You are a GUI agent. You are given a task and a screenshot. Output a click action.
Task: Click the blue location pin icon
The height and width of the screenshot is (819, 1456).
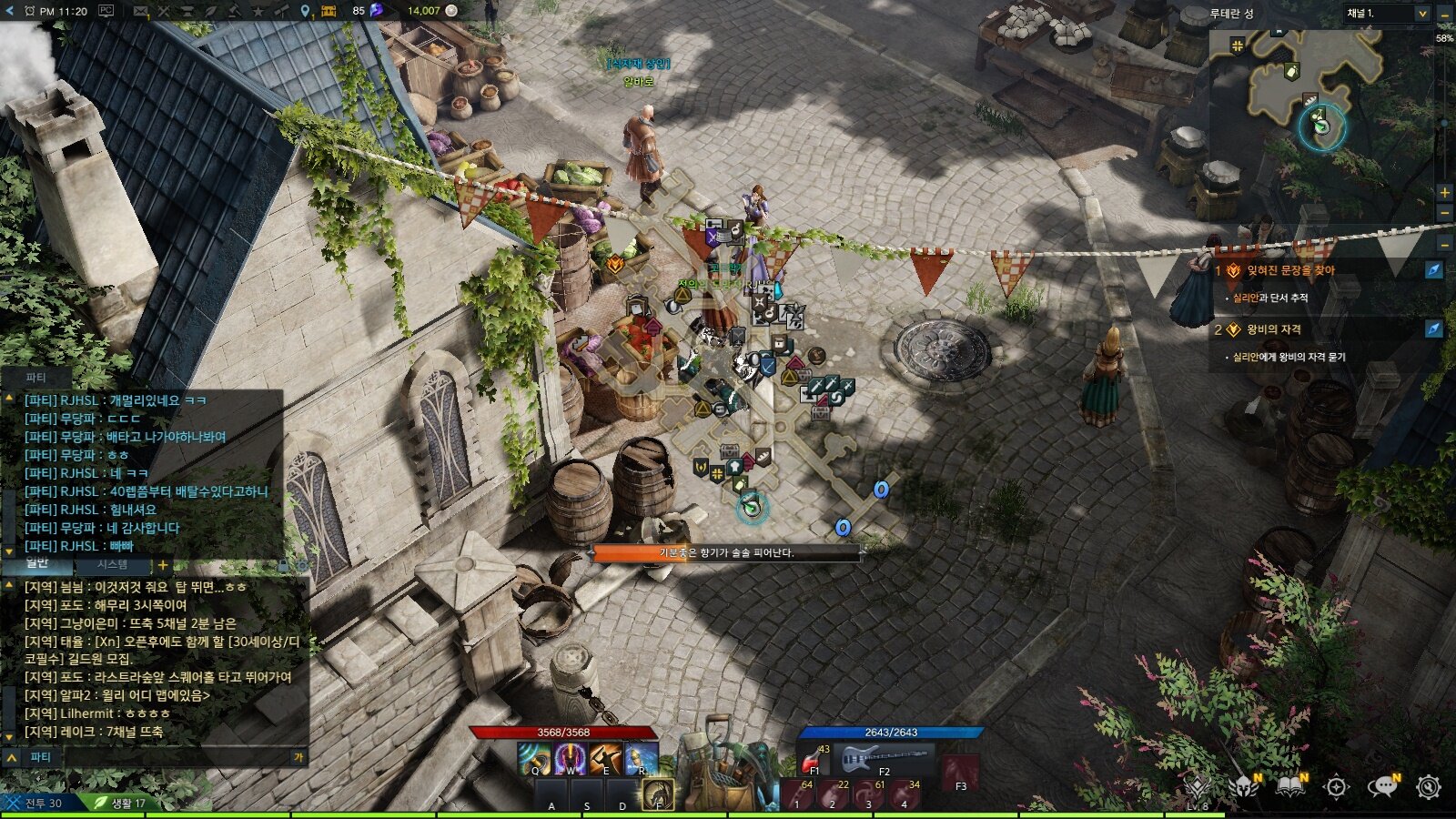tap(306, 11)
